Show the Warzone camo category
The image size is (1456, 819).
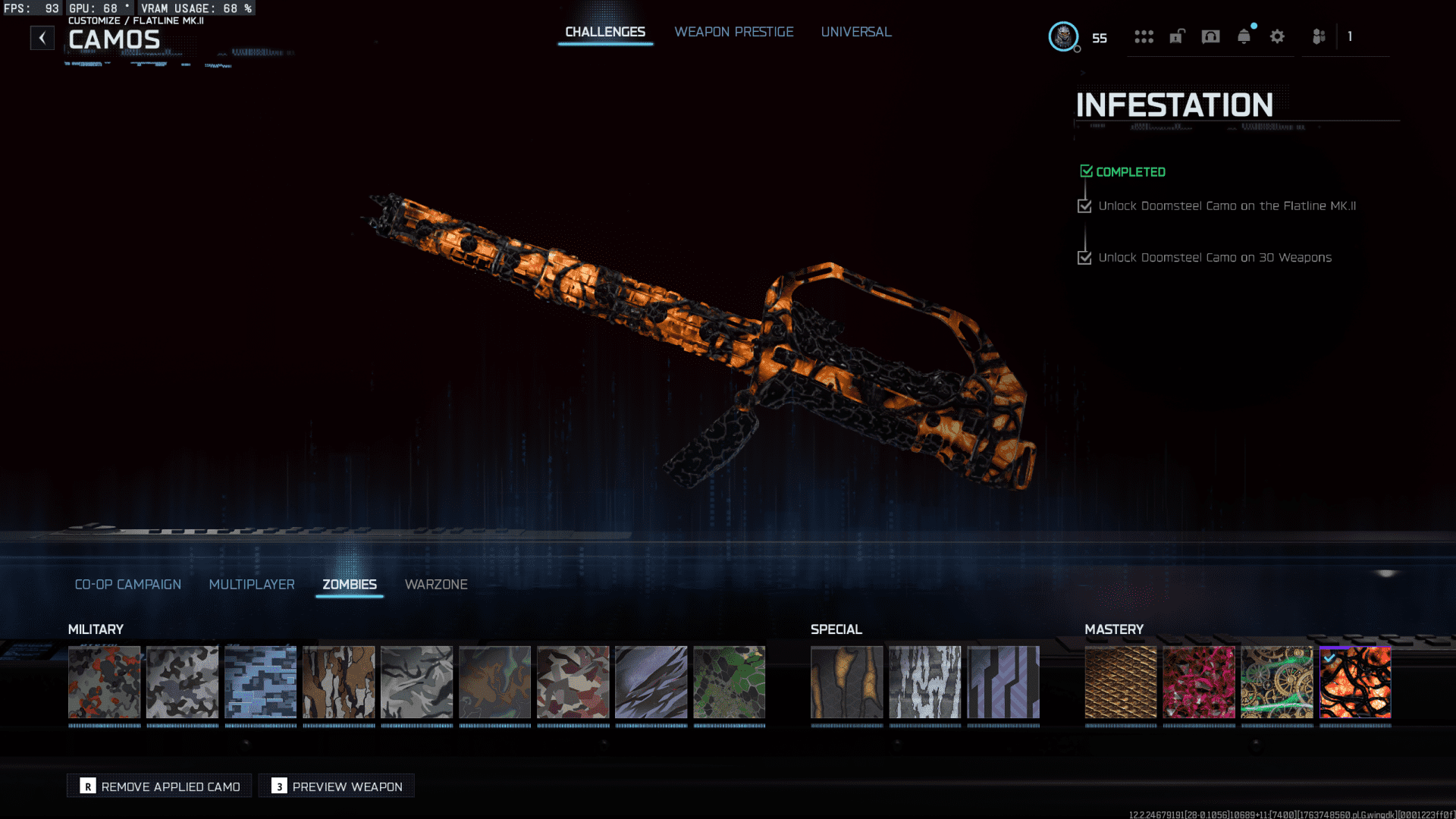[x=436, y=585]
